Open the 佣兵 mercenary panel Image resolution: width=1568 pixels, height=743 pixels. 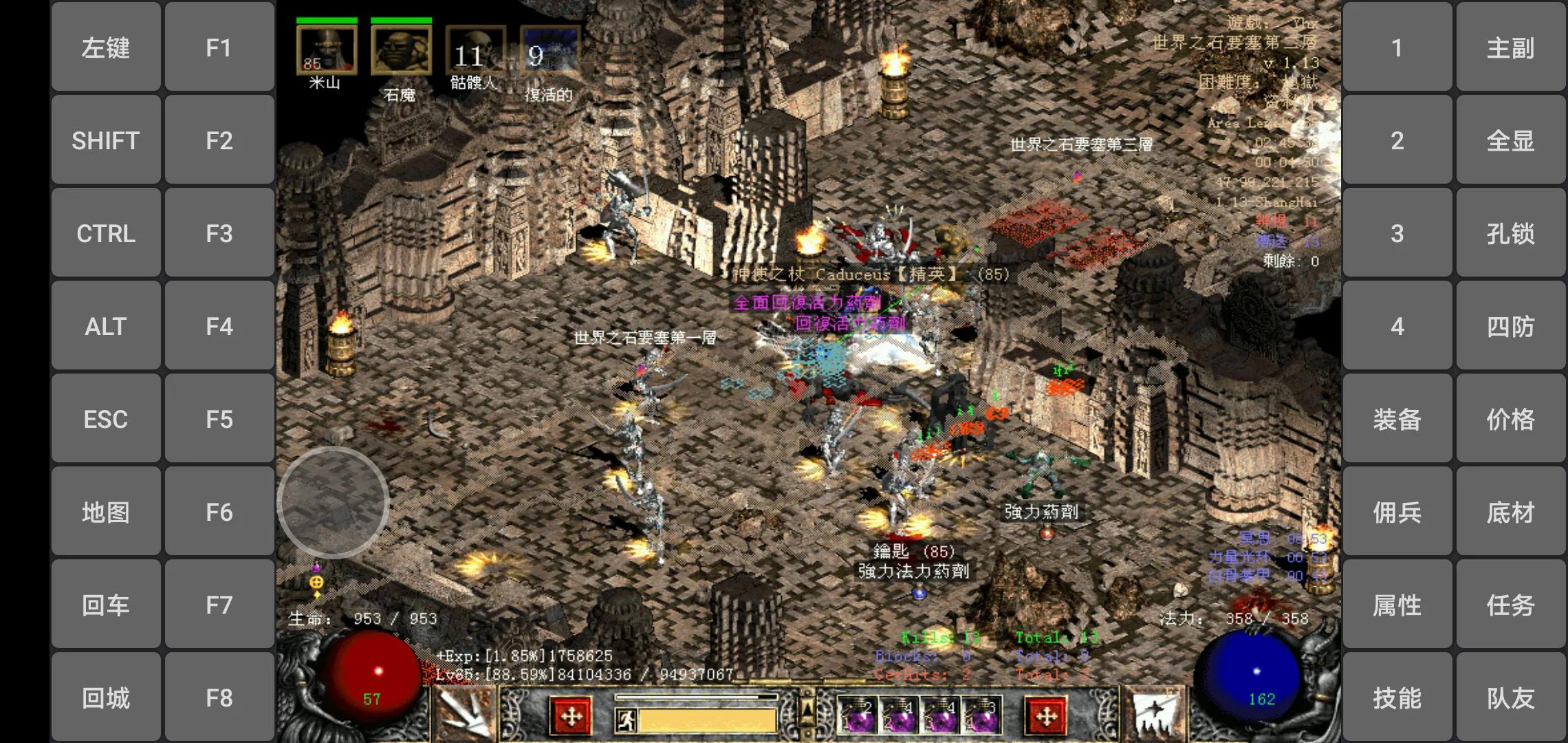(x=1397, y=512)
